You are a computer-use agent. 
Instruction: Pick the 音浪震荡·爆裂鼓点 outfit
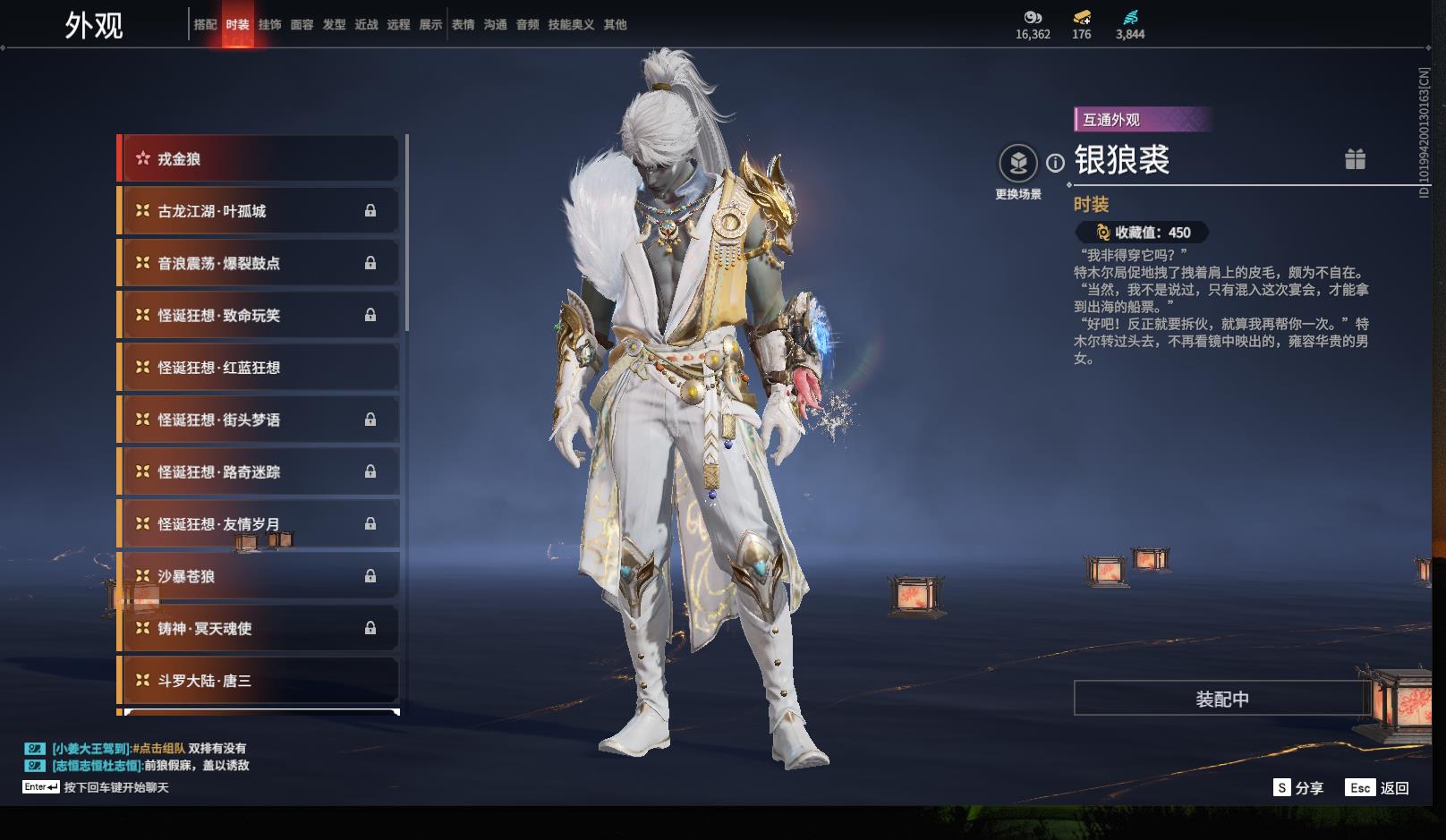pos(259,263)
